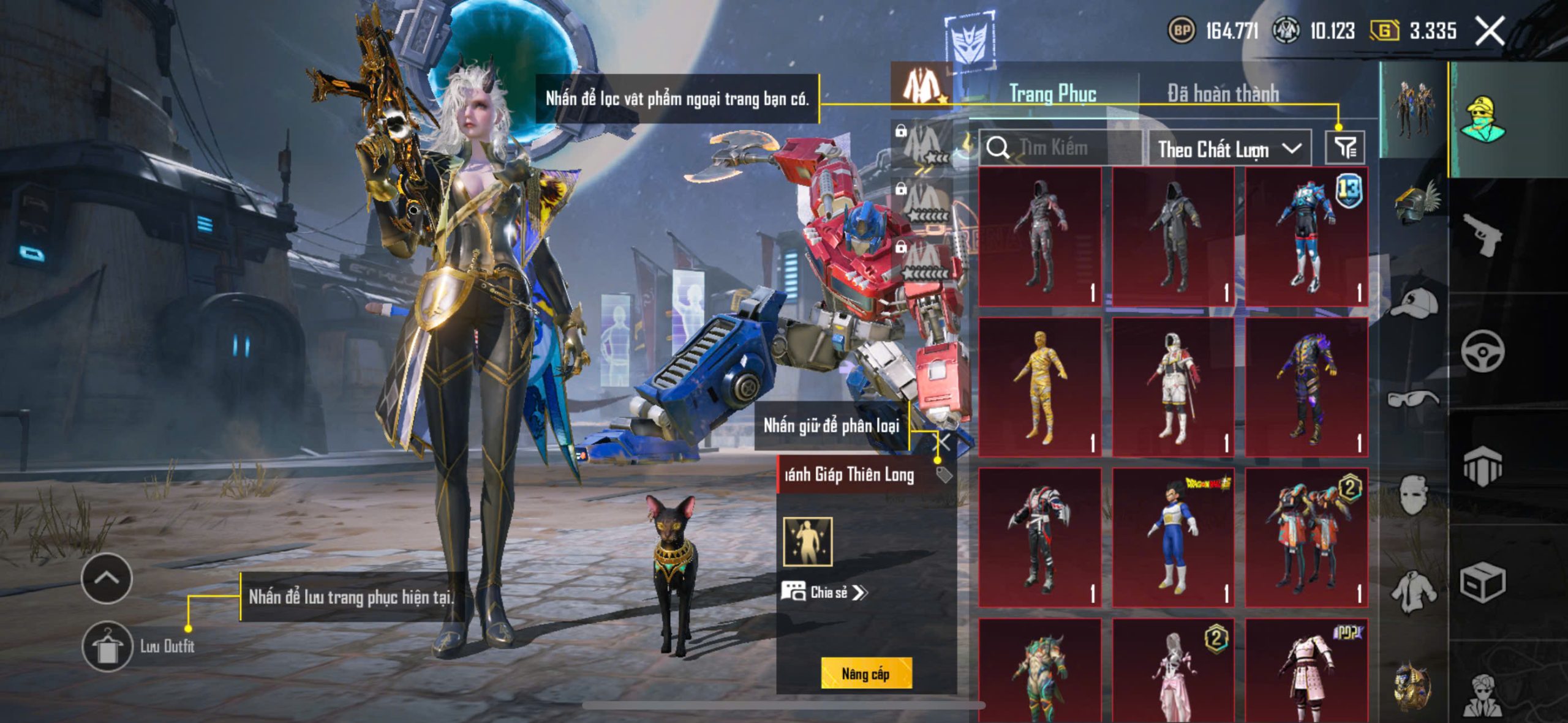Expand the round up-arrow button
This screenshot has height=723, width=1568.
pos(107,578)
